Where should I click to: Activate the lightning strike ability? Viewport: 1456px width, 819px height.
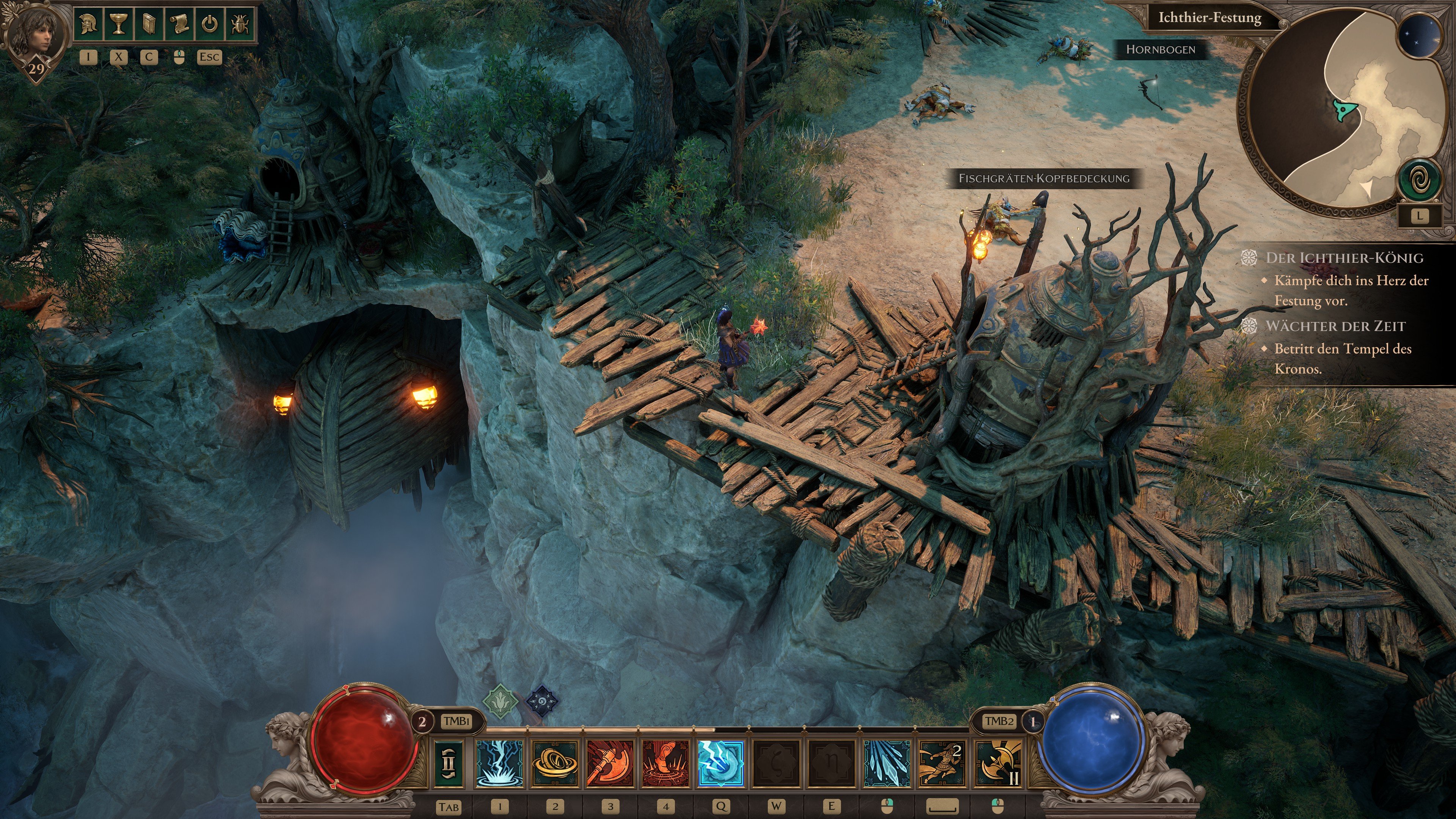pos(500,763)
